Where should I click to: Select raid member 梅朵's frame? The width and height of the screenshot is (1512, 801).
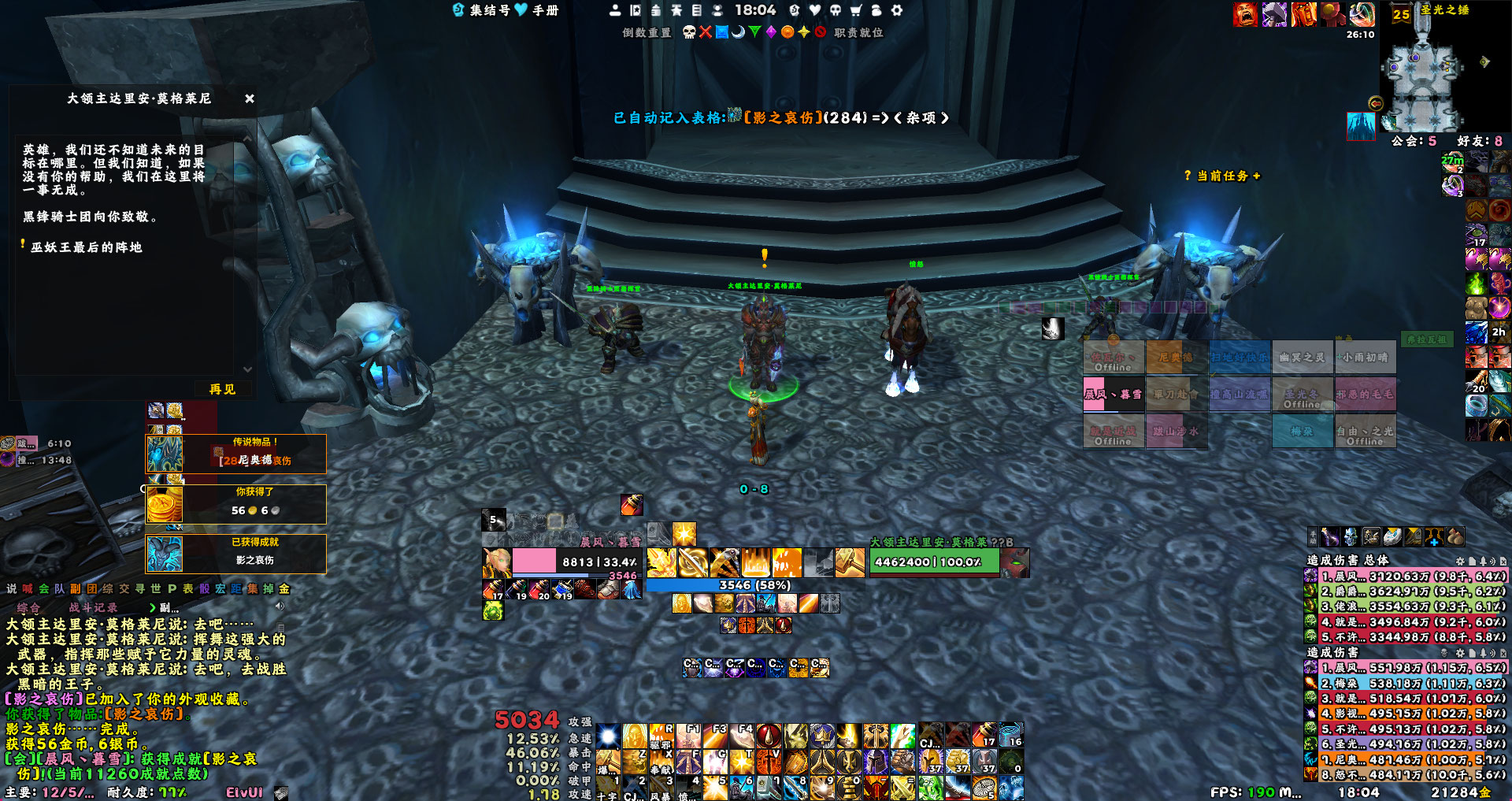[1302, 432]
